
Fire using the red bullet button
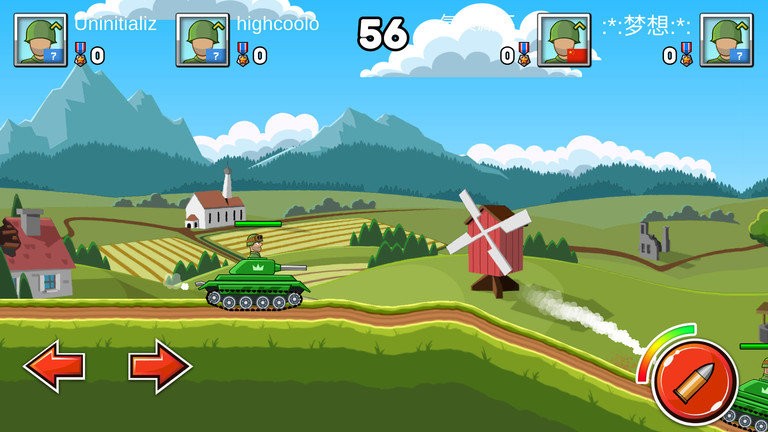pyautogui.click(x=694, y=381)
